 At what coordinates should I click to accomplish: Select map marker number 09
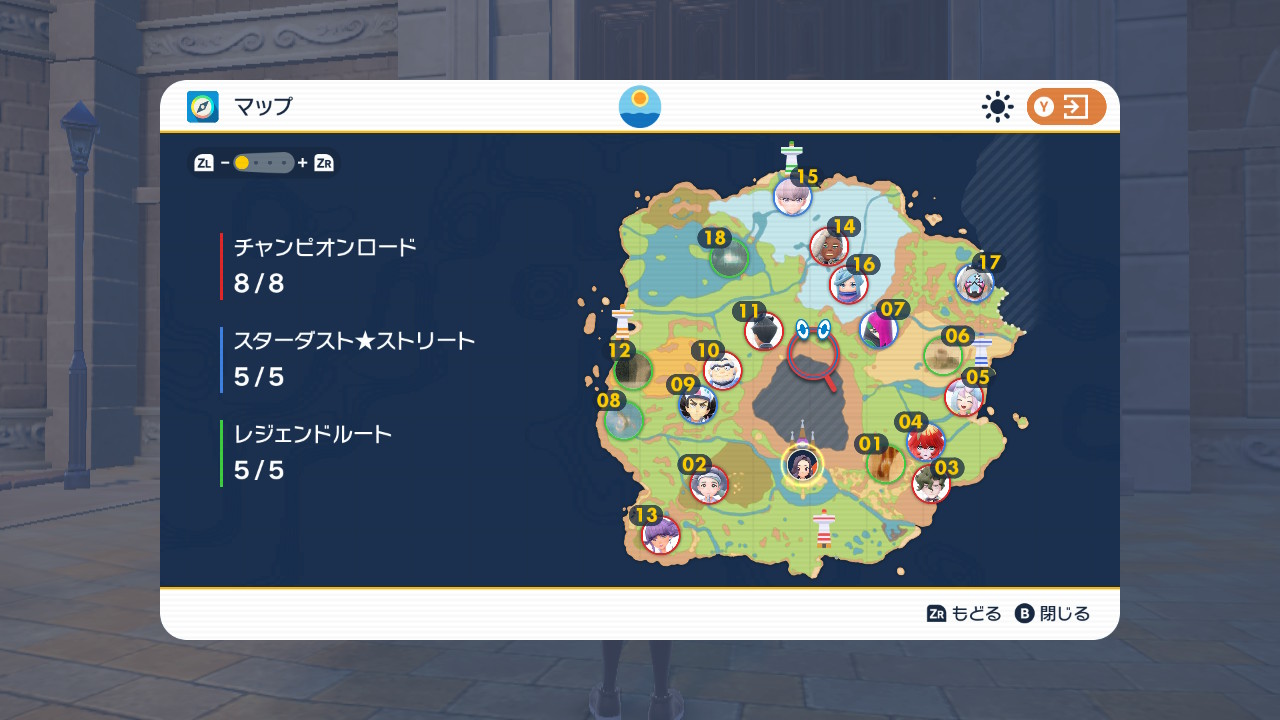697,404
